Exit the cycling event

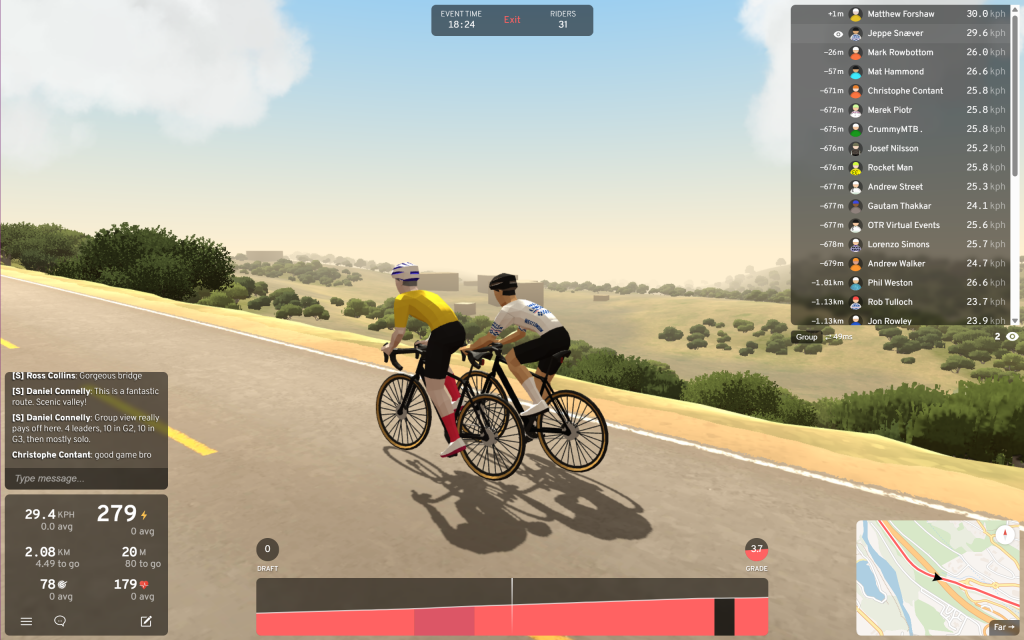point(512,20)
